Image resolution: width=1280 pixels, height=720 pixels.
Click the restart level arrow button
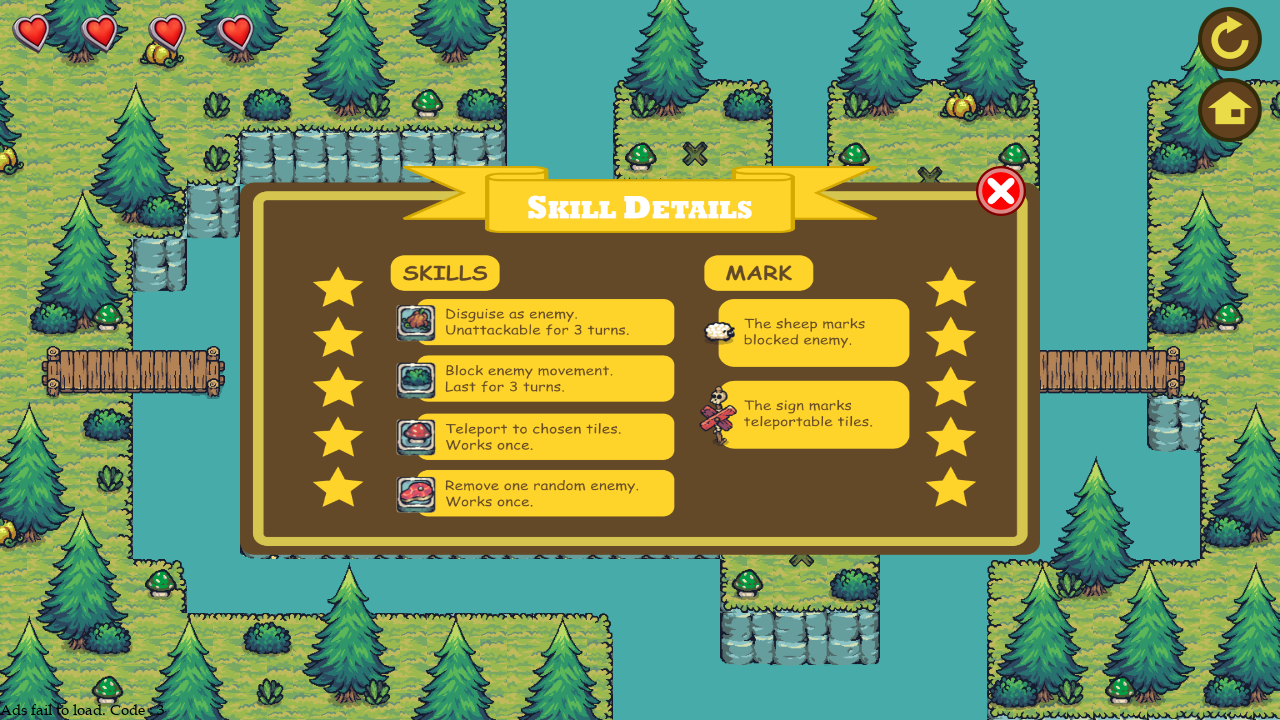click(1229, 39)
